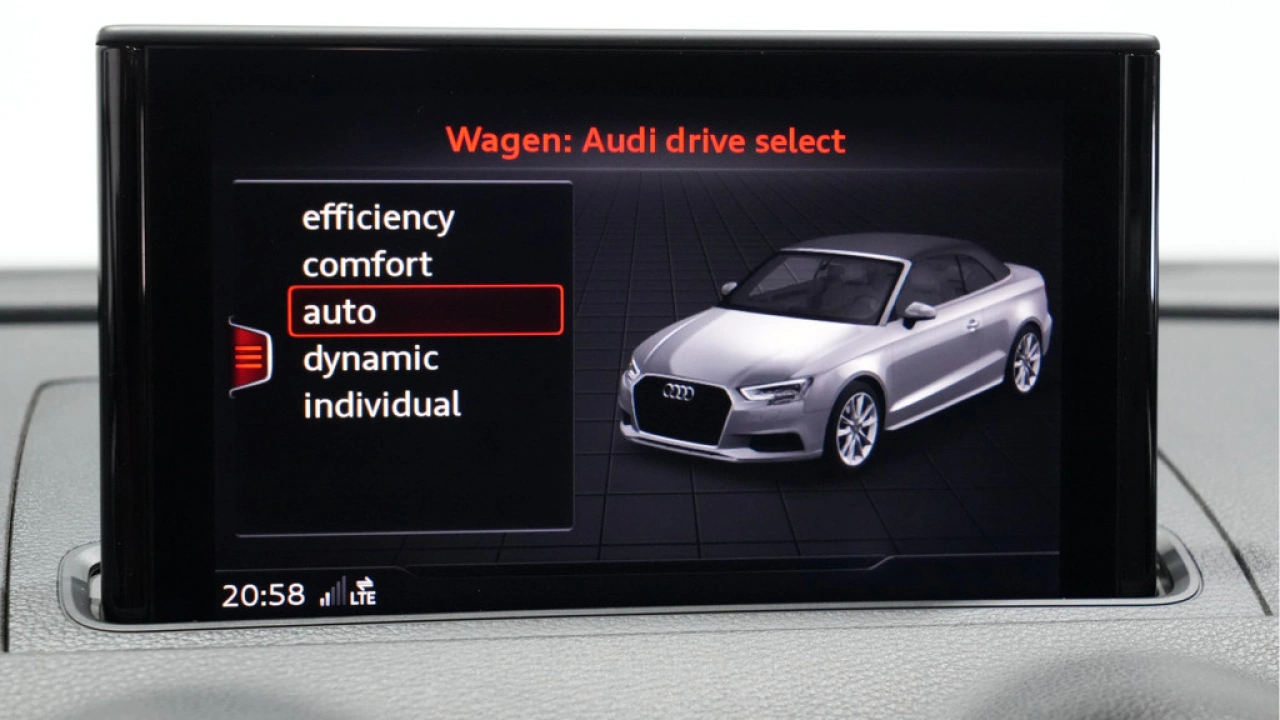The image size is (1280, 720).
Task: Open the individual mode settings
Action: click(382, 404)
